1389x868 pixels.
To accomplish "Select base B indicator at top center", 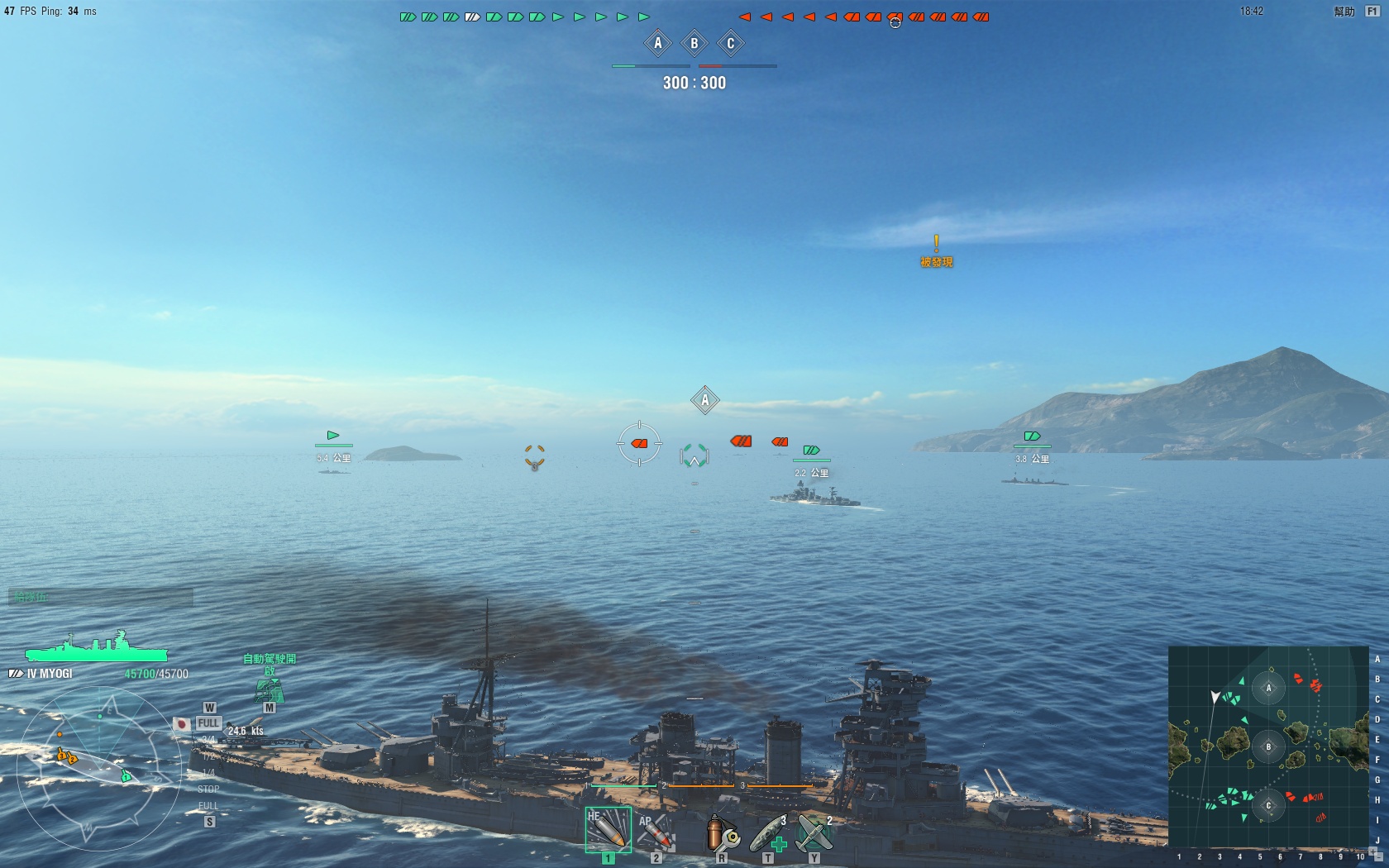I will tap(694, 43).
